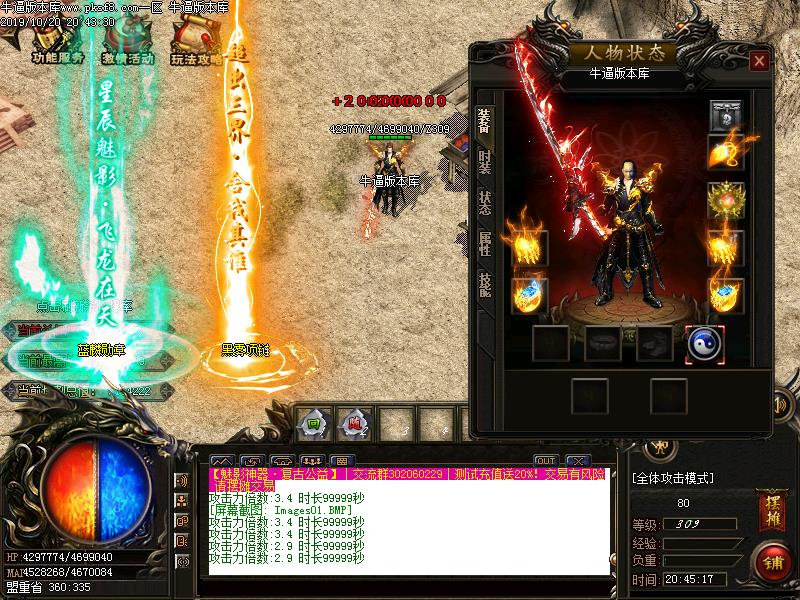Click the magenta announcement line in chat
Image resolution: width=800 pixels, height=600 pixels.
point(400,474)
